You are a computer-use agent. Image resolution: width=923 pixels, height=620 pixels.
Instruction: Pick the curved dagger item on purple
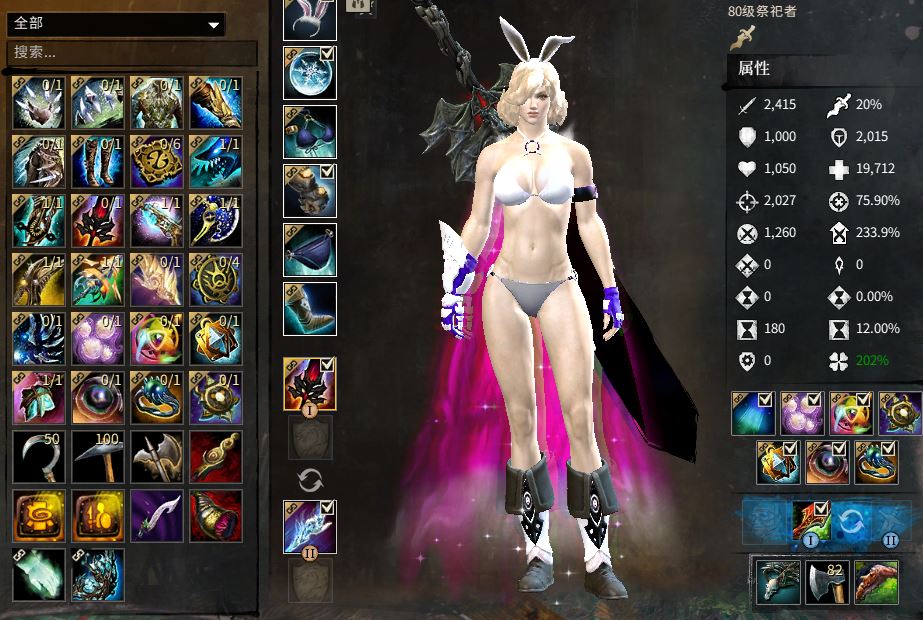[x=157, y=516]
